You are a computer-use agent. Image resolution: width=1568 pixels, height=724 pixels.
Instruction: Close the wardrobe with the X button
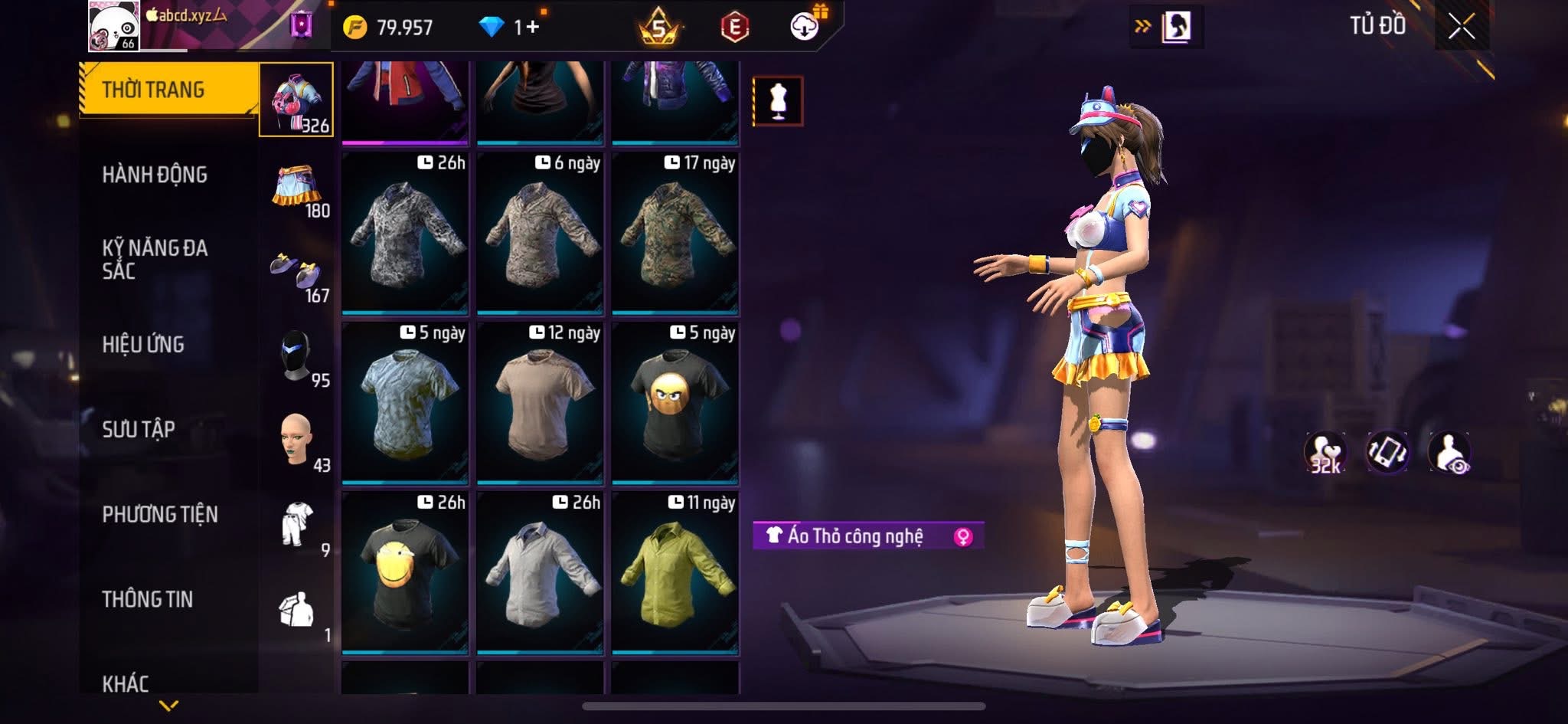pyautogui.click(x=1461, y=28)
